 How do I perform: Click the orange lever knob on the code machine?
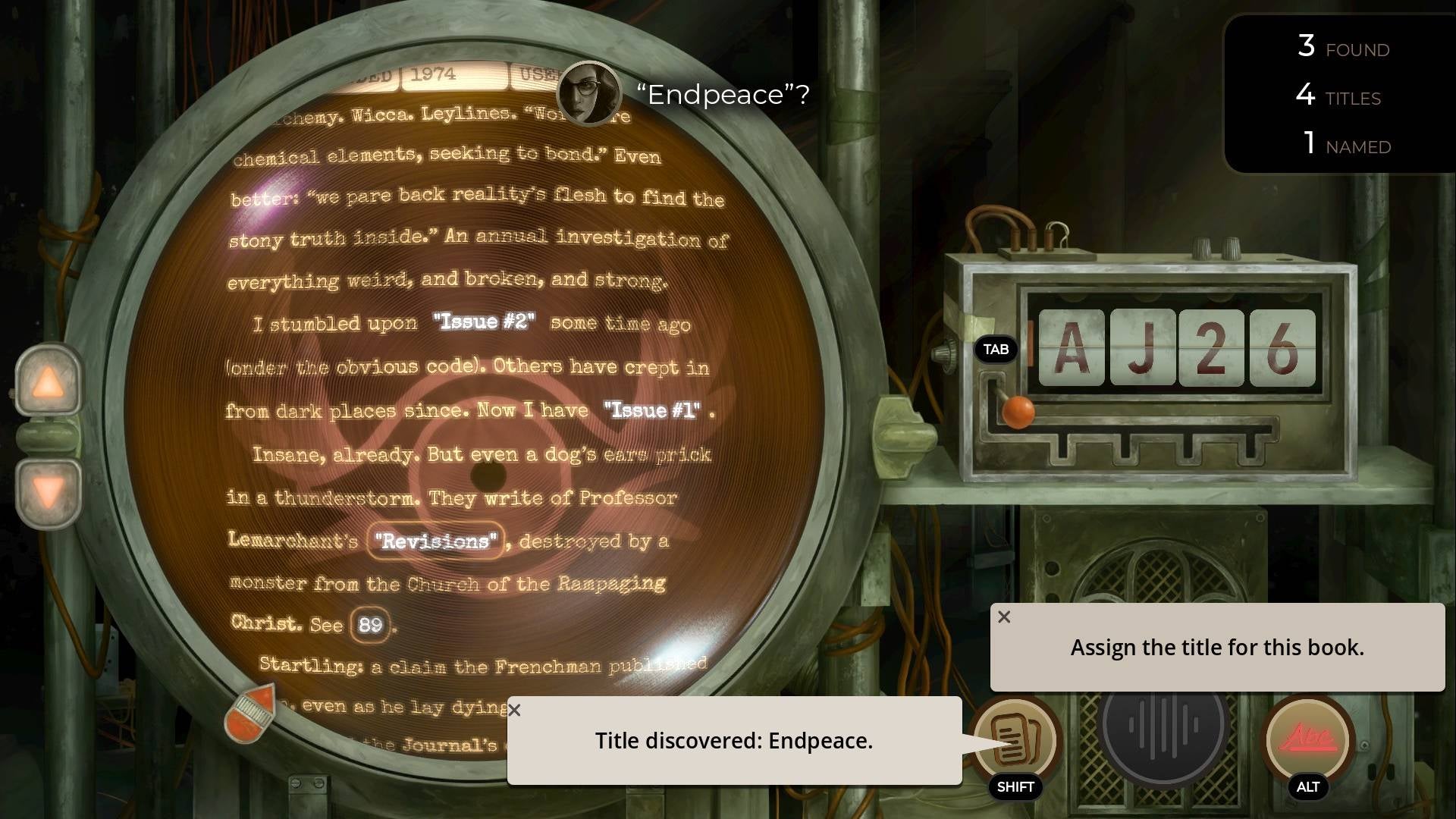pos(1018,412)
